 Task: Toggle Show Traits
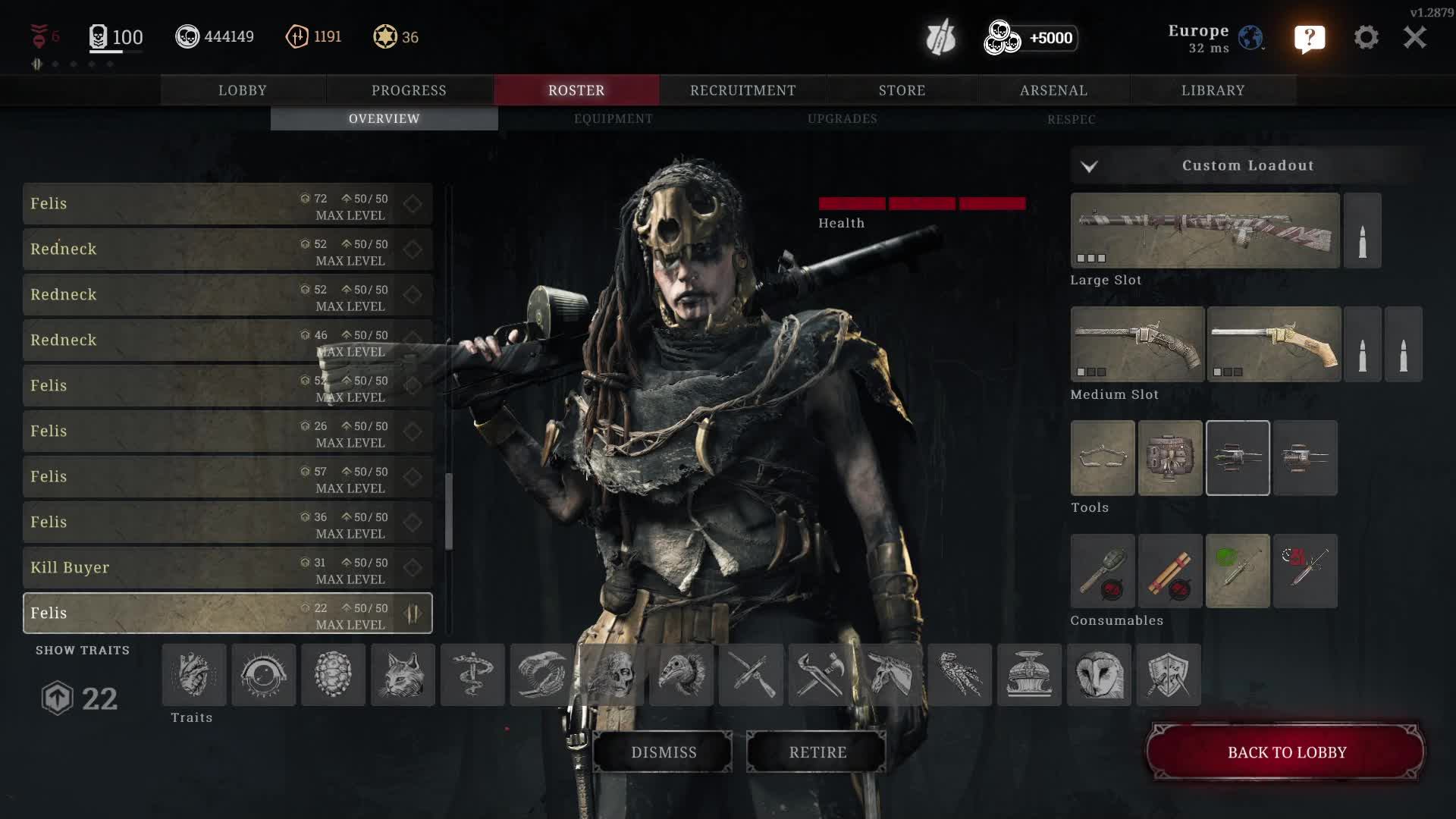(x=83, y=651)
